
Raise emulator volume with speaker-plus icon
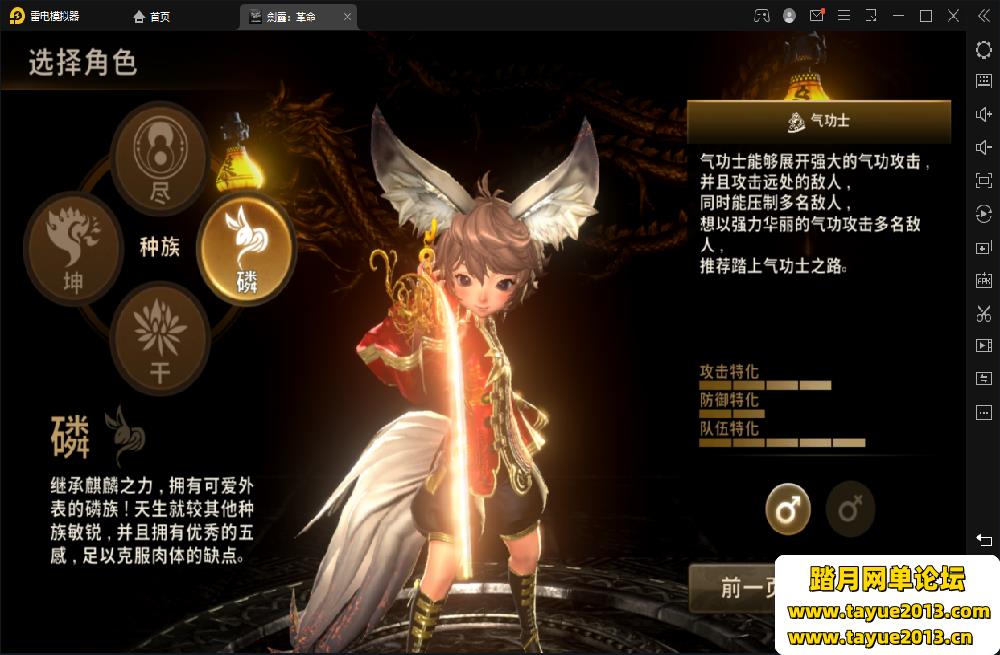983,114
